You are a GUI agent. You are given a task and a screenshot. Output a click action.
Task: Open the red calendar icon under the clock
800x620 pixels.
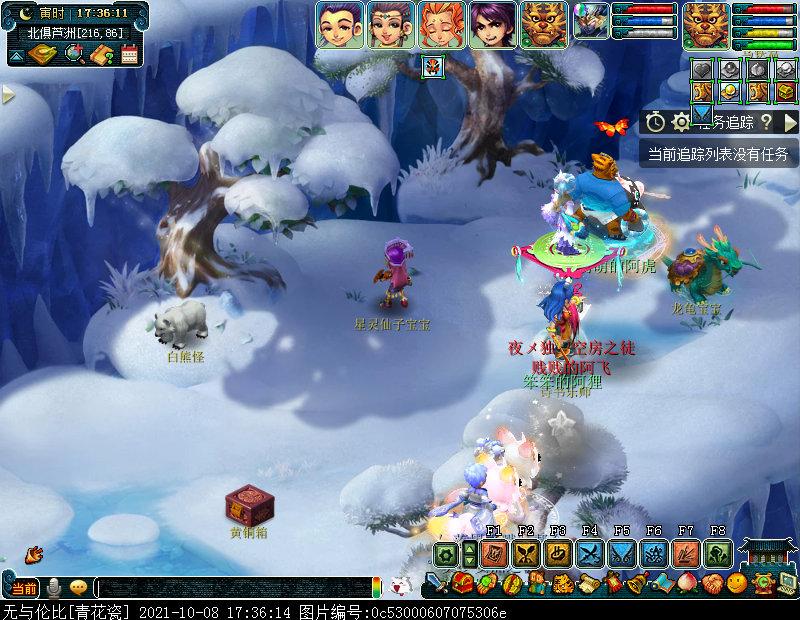pos(129,54)
